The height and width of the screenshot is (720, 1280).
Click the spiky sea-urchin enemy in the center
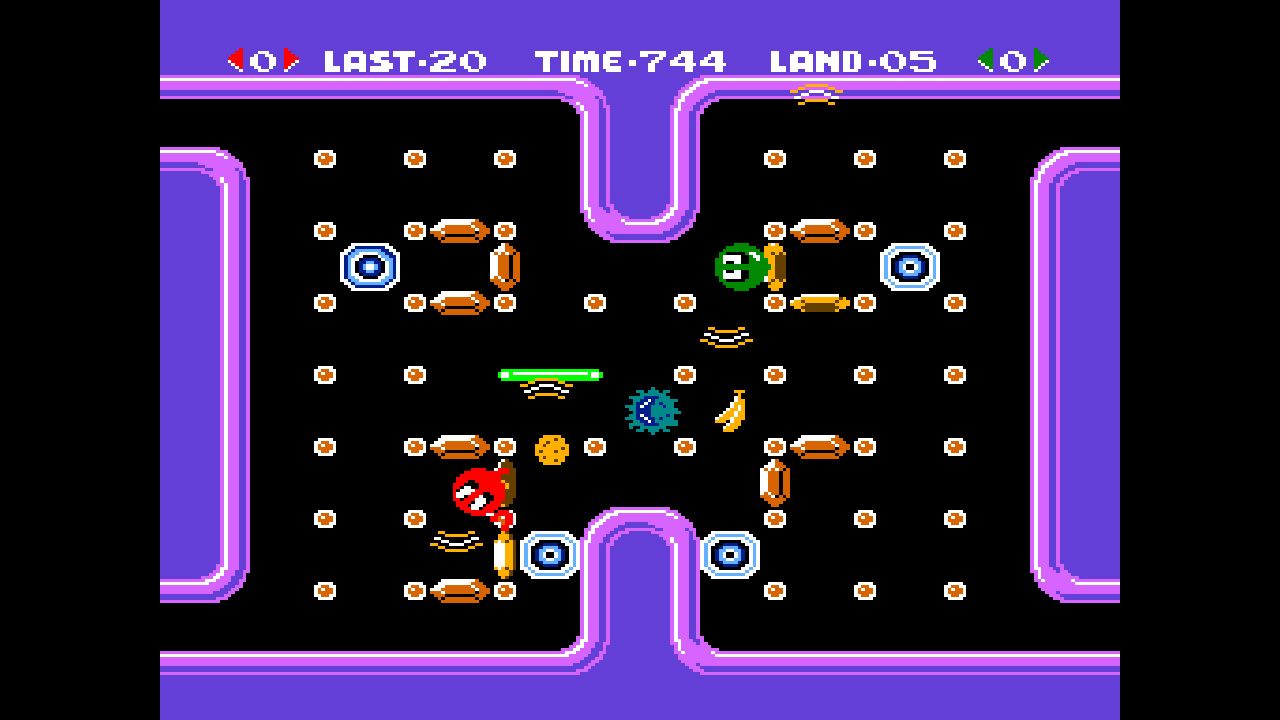click(x=650, y=411)
